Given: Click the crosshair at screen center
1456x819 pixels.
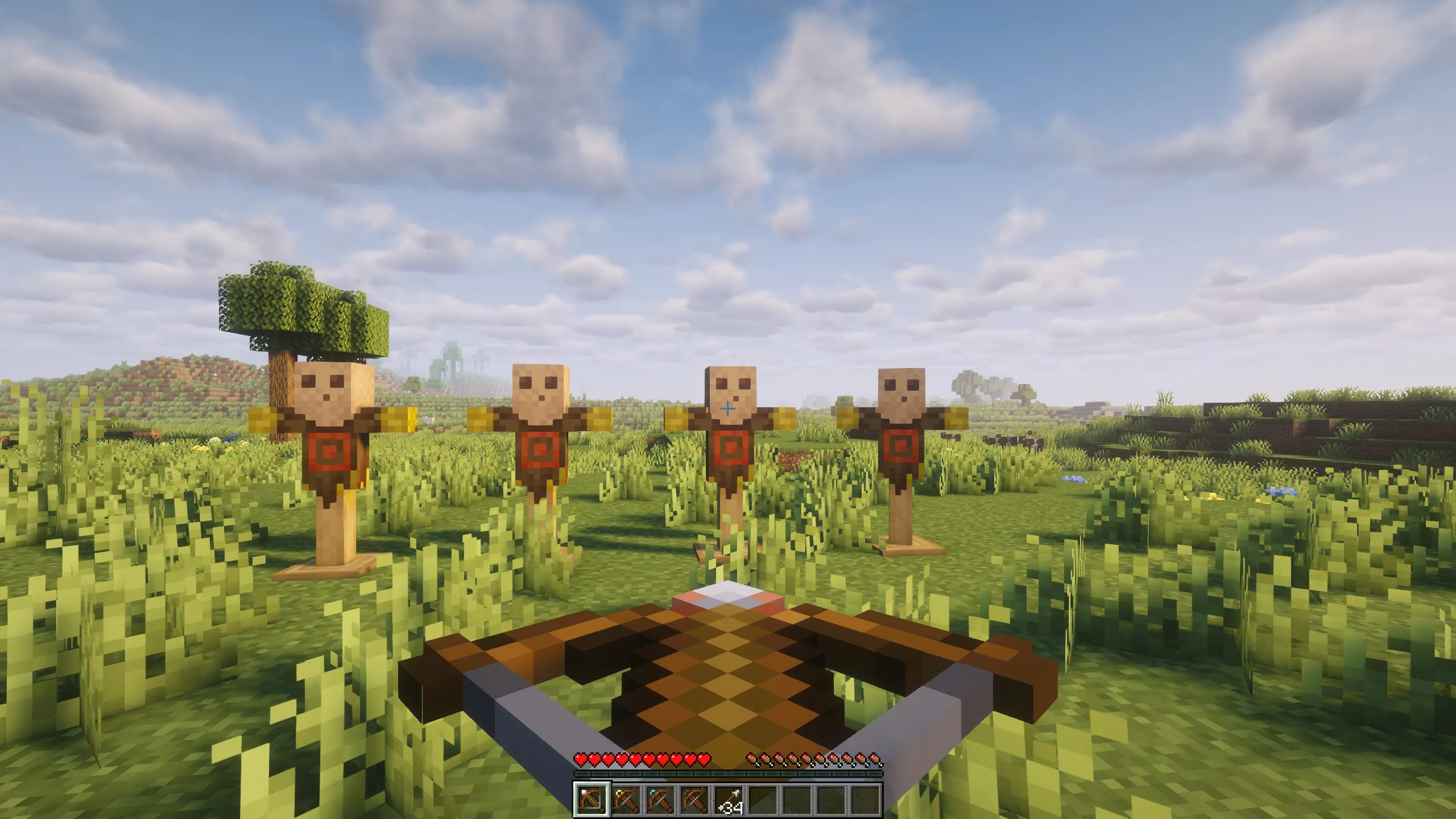Looking at the screenshot, I should [x=728, y=409].
